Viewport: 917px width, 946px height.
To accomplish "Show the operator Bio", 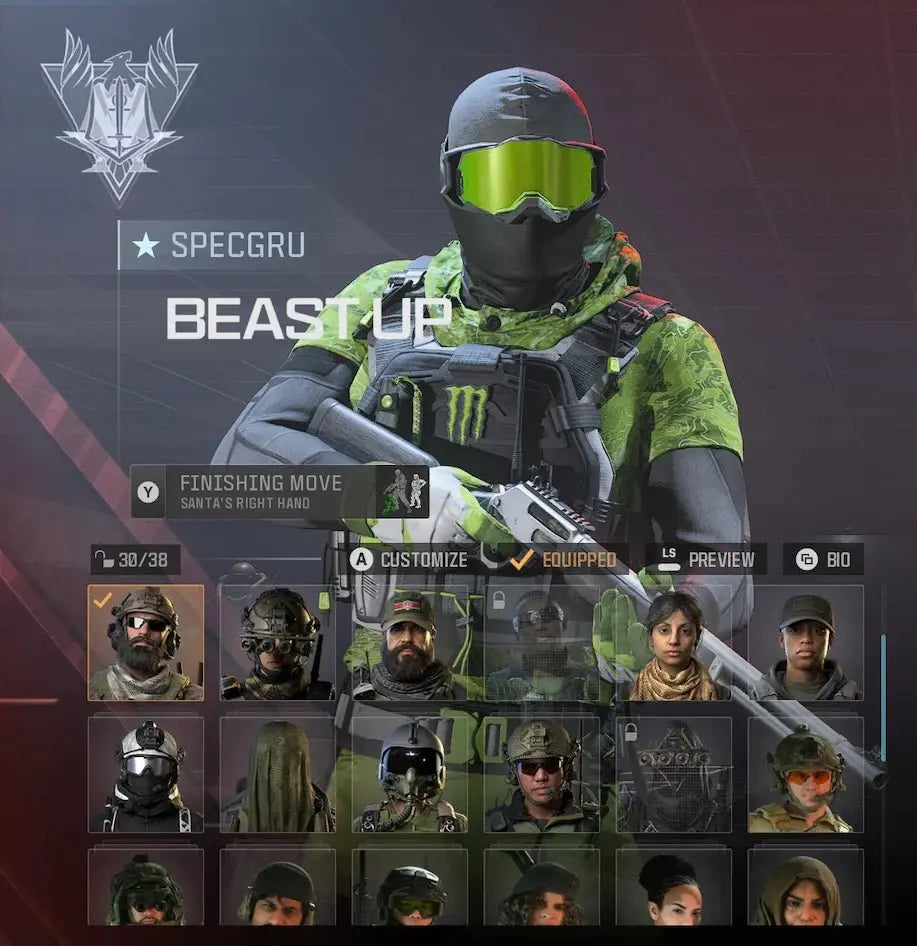I will click(x=823, y=560).
